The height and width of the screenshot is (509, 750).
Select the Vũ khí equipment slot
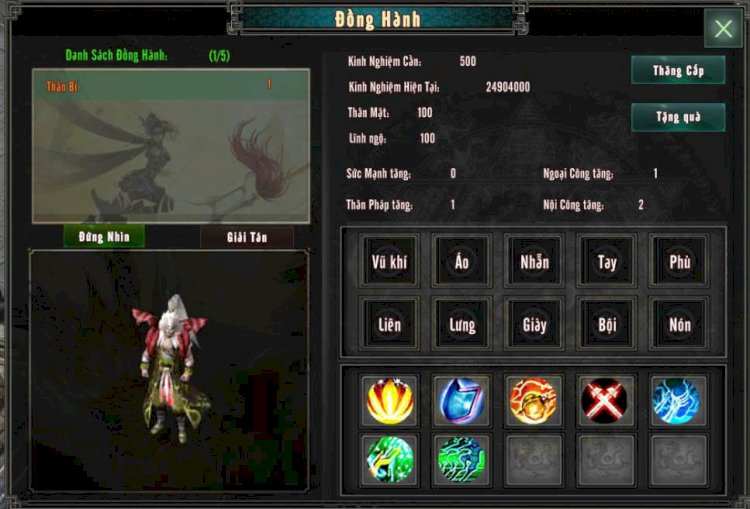pos(388,263)
